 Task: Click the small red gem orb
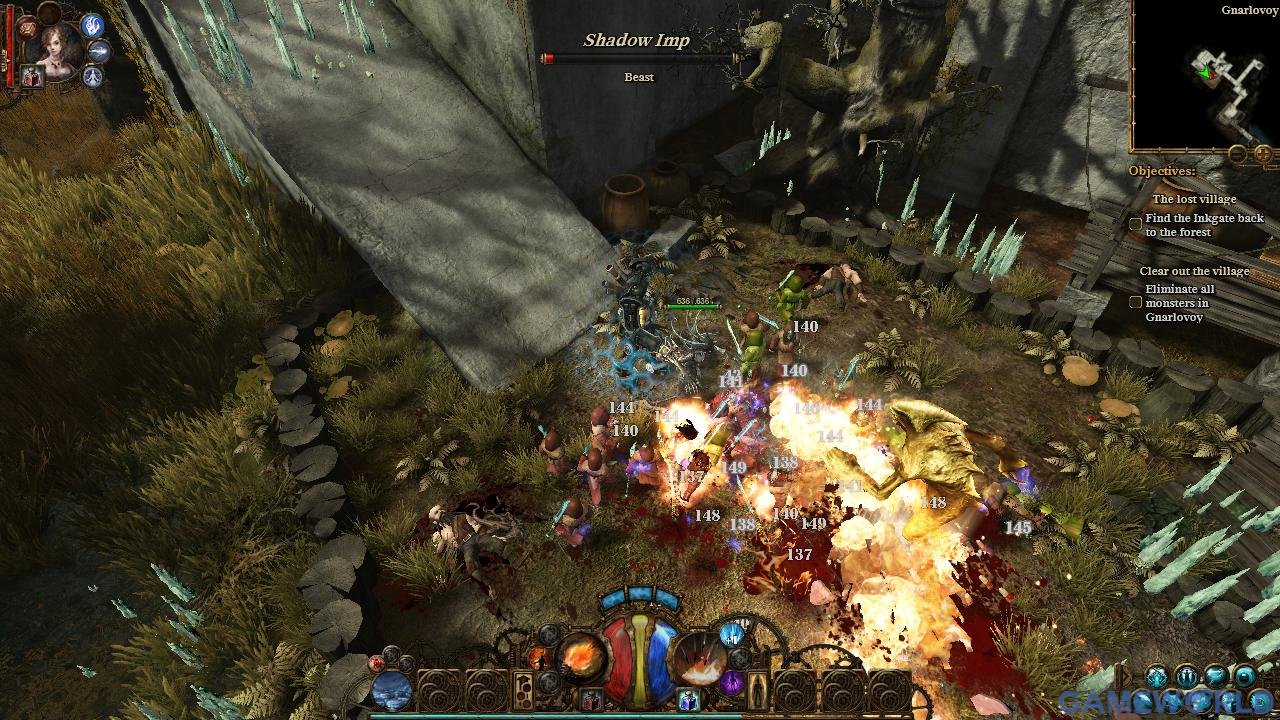click(x=377, y=662)
